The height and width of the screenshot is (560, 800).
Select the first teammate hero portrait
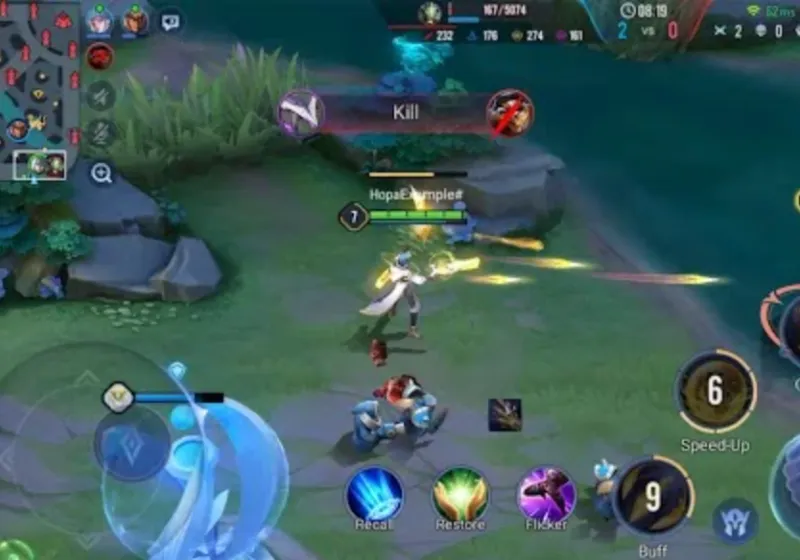[x=99, y=19]
